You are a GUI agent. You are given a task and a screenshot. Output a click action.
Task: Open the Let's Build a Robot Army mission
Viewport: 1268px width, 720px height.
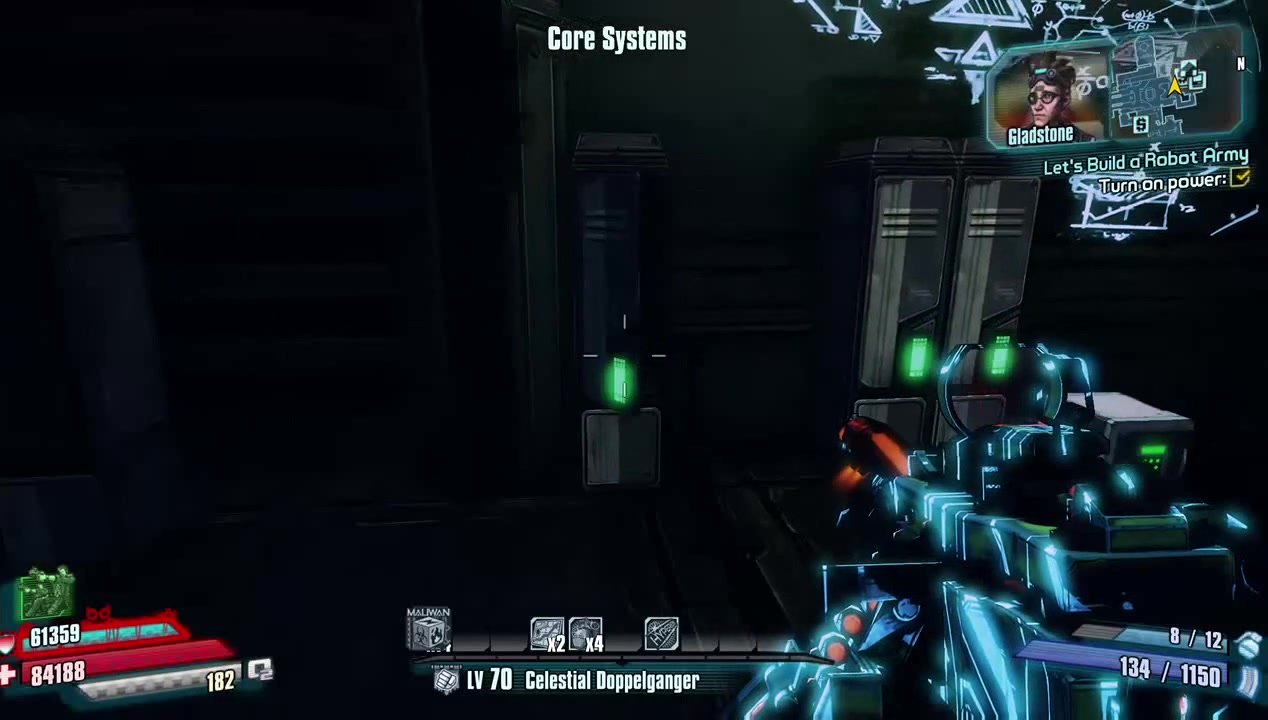(x=1145, y=160)
